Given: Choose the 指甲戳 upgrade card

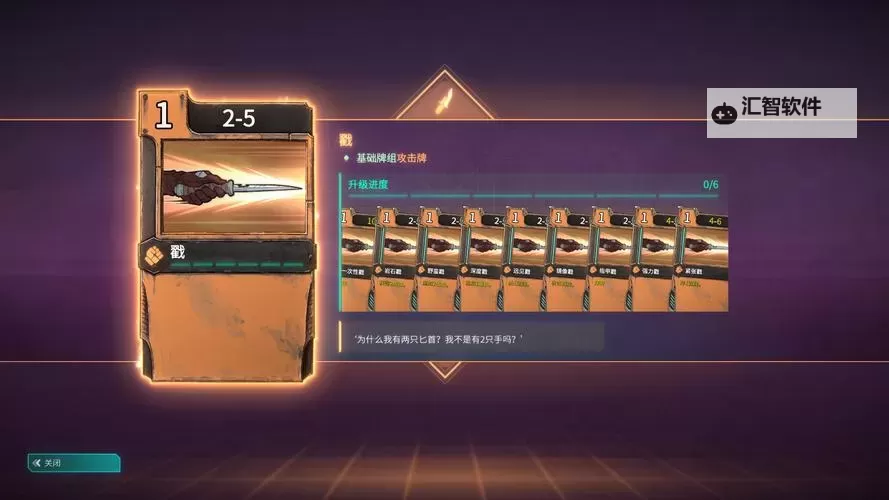Looking at the screenshot, I should (609, 260).
